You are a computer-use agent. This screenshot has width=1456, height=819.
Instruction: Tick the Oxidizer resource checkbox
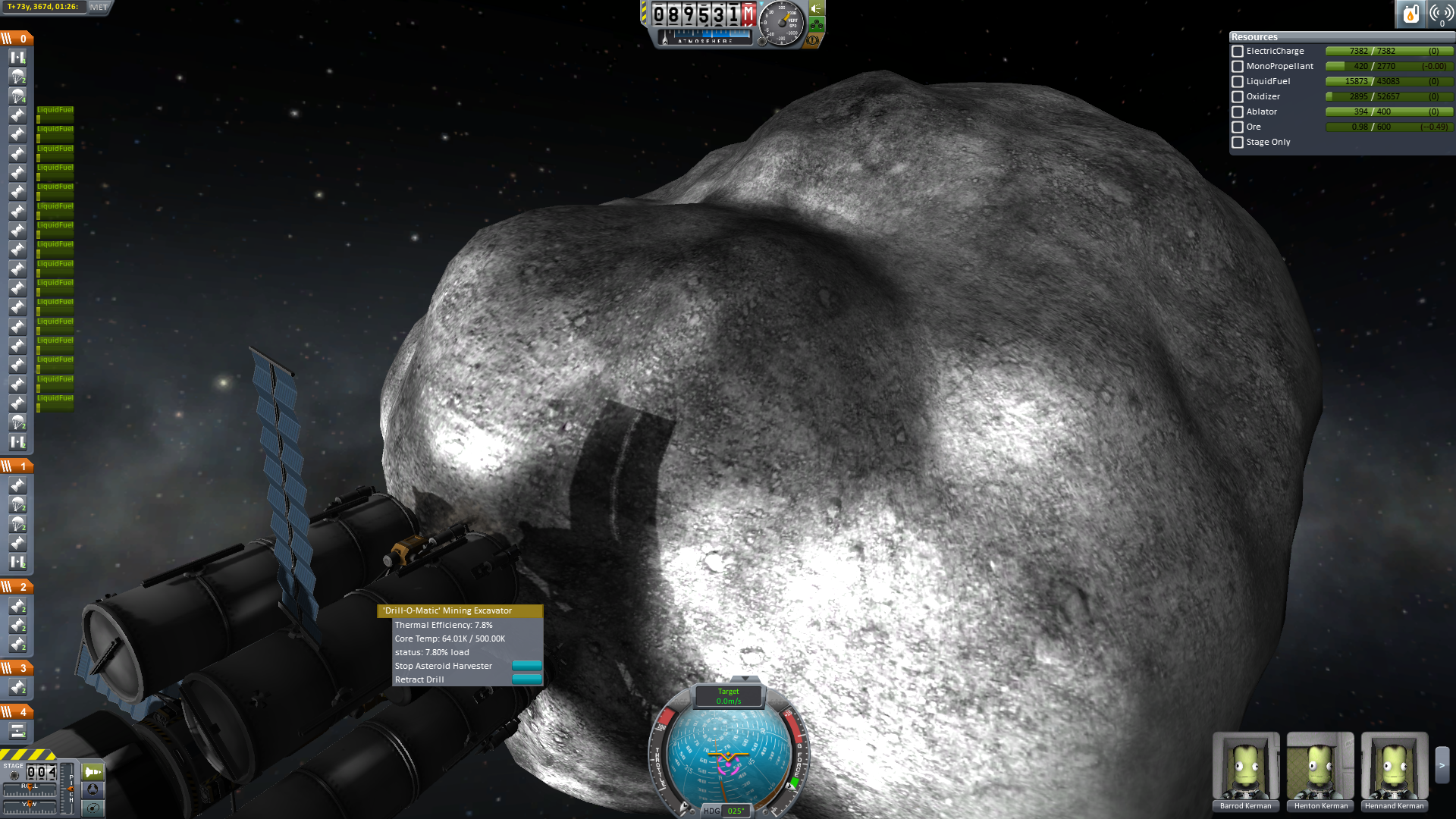(x=1238, y=97)
